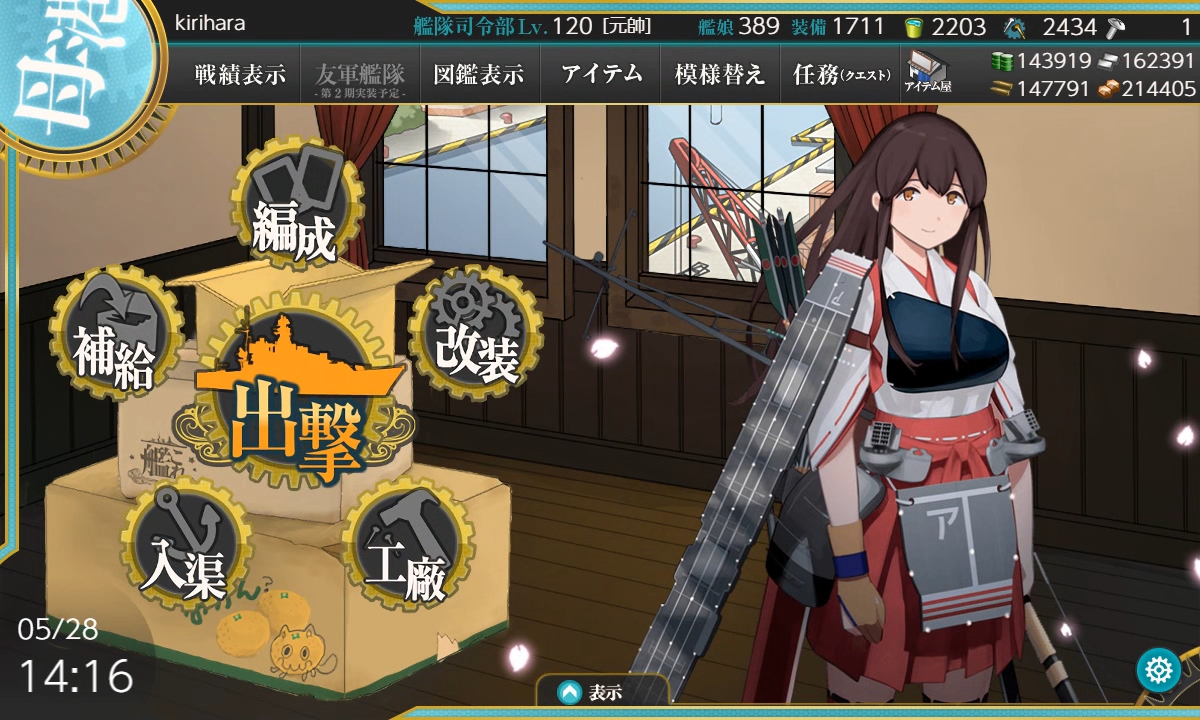
Task: Visit the アイテム屋 item shop
Action: coord(928,72)
